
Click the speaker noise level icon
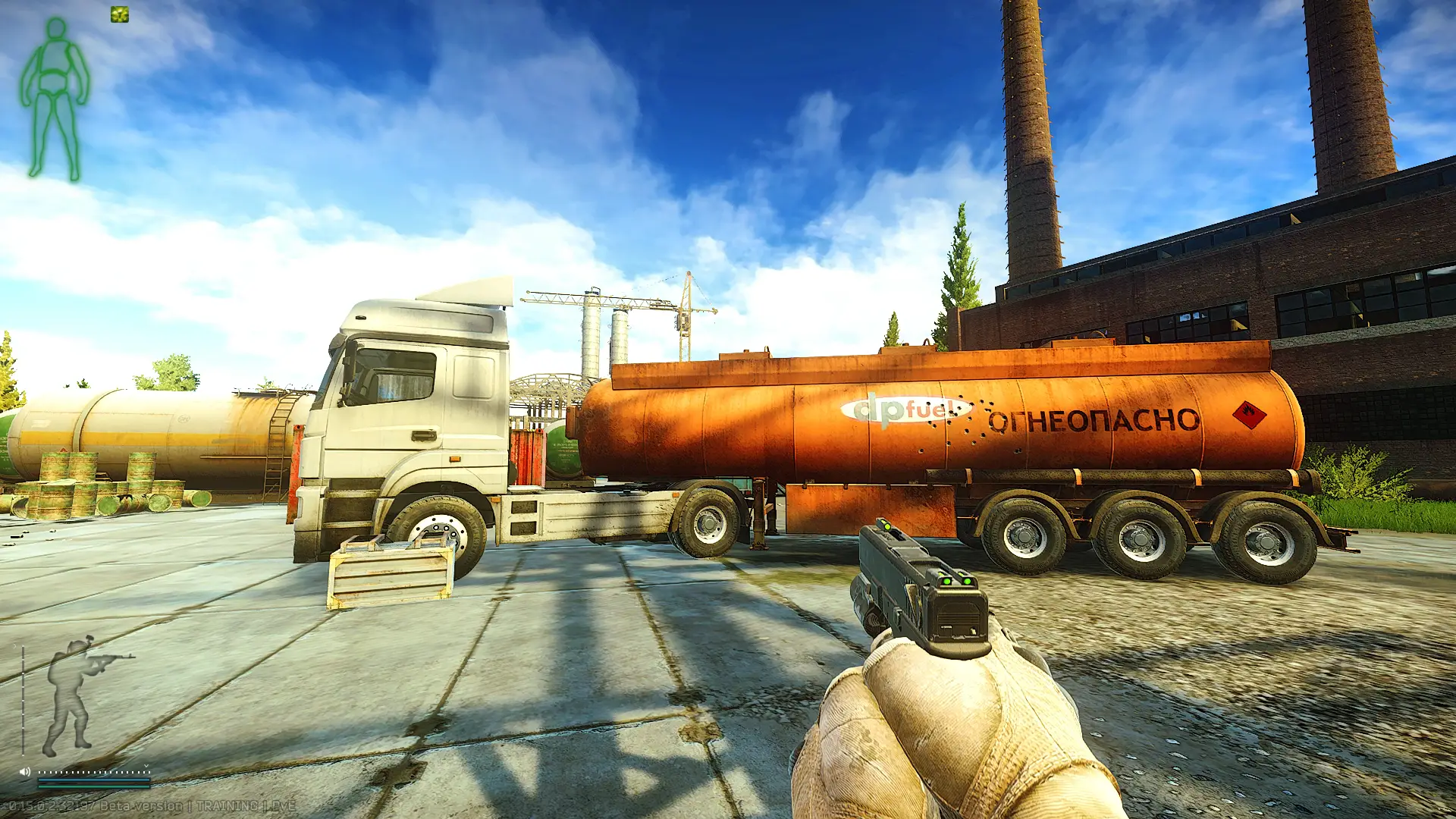(24, 771)
